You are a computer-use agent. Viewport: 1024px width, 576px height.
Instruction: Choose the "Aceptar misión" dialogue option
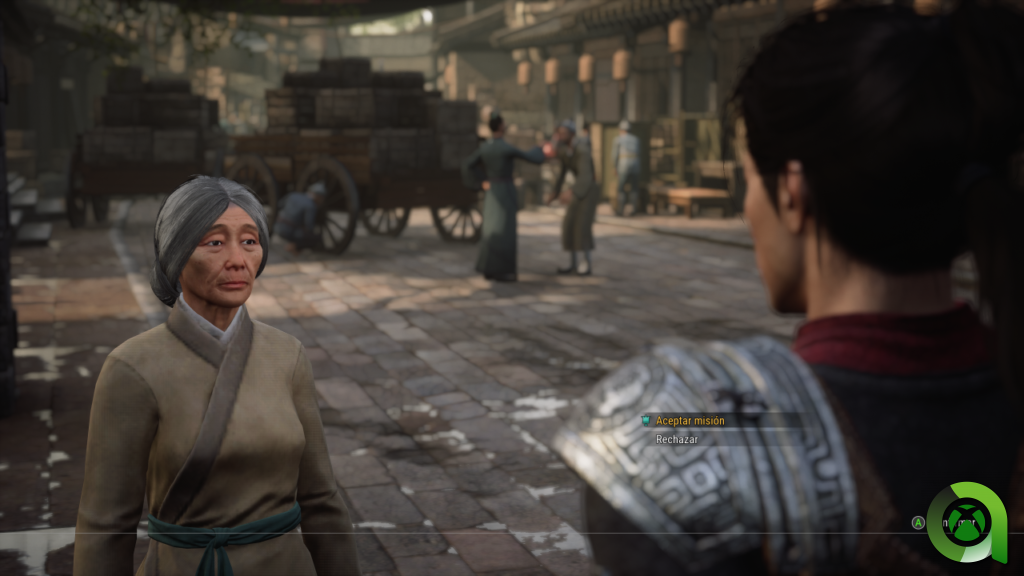pyautogui.click(x=690, y=421)
